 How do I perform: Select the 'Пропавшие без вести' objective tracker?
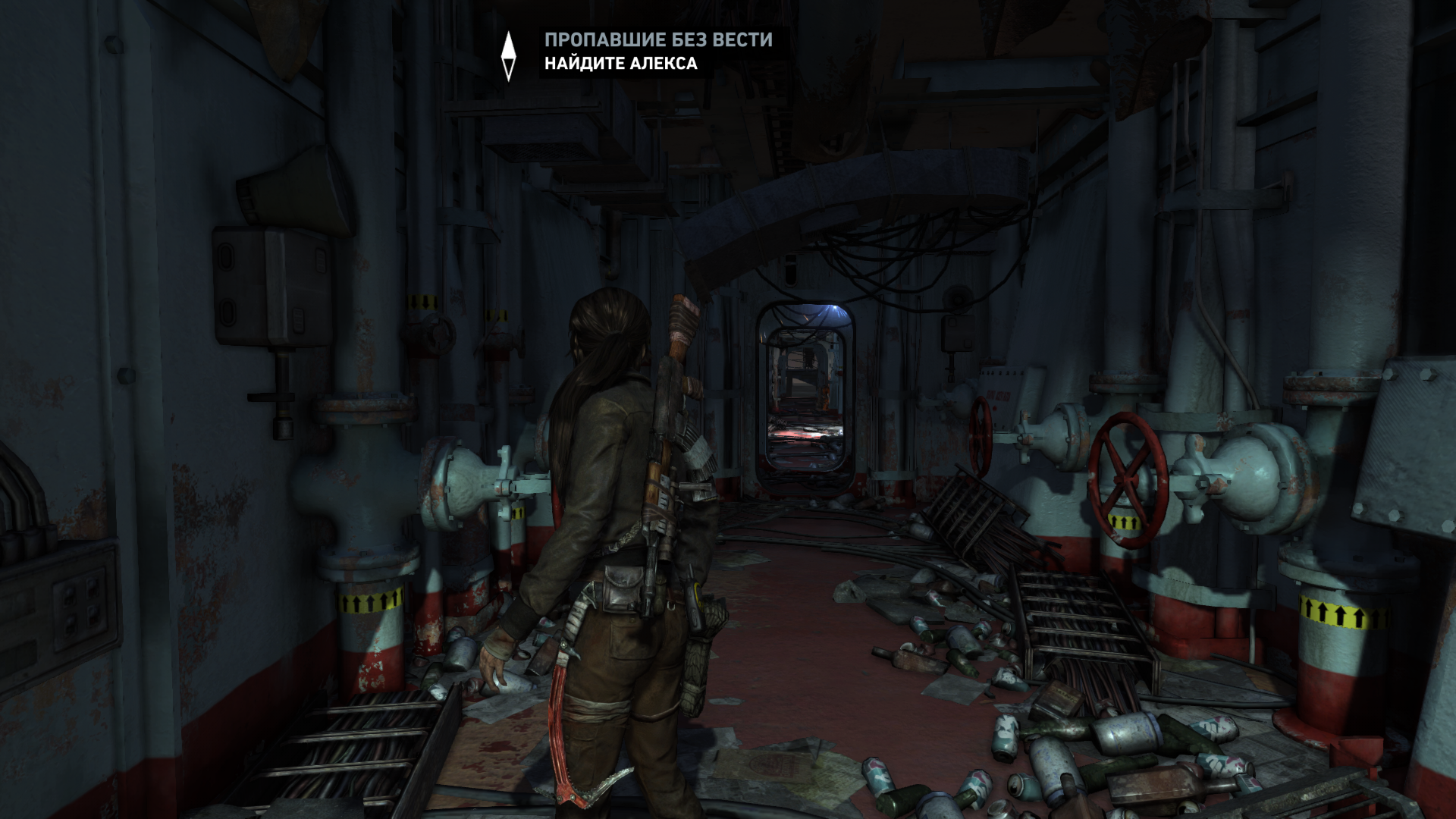pyautogui.click(x=657, y=40)
